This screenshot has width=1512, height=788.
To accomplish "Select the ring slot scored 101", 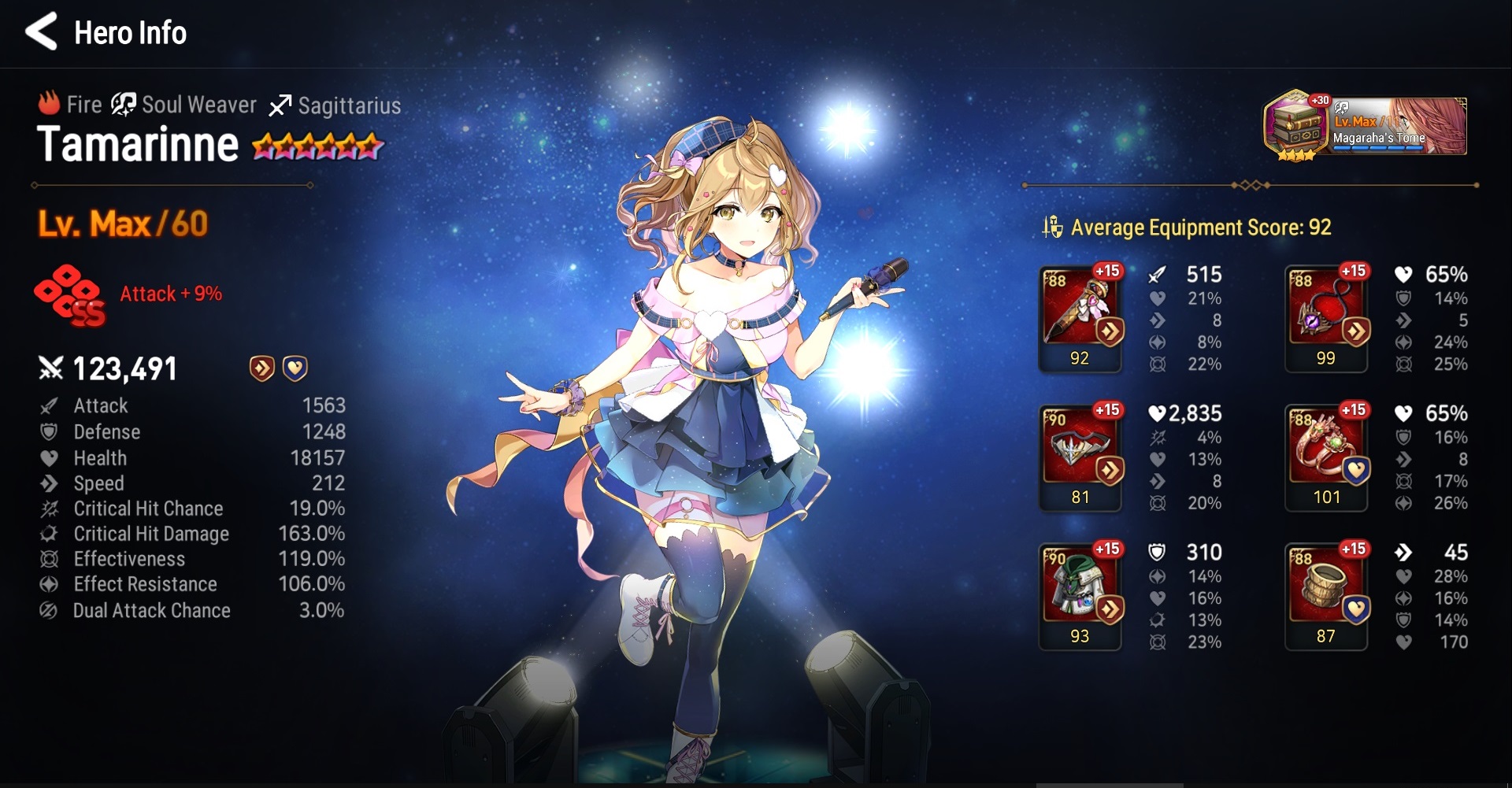I will click(x=1326, y=457).
